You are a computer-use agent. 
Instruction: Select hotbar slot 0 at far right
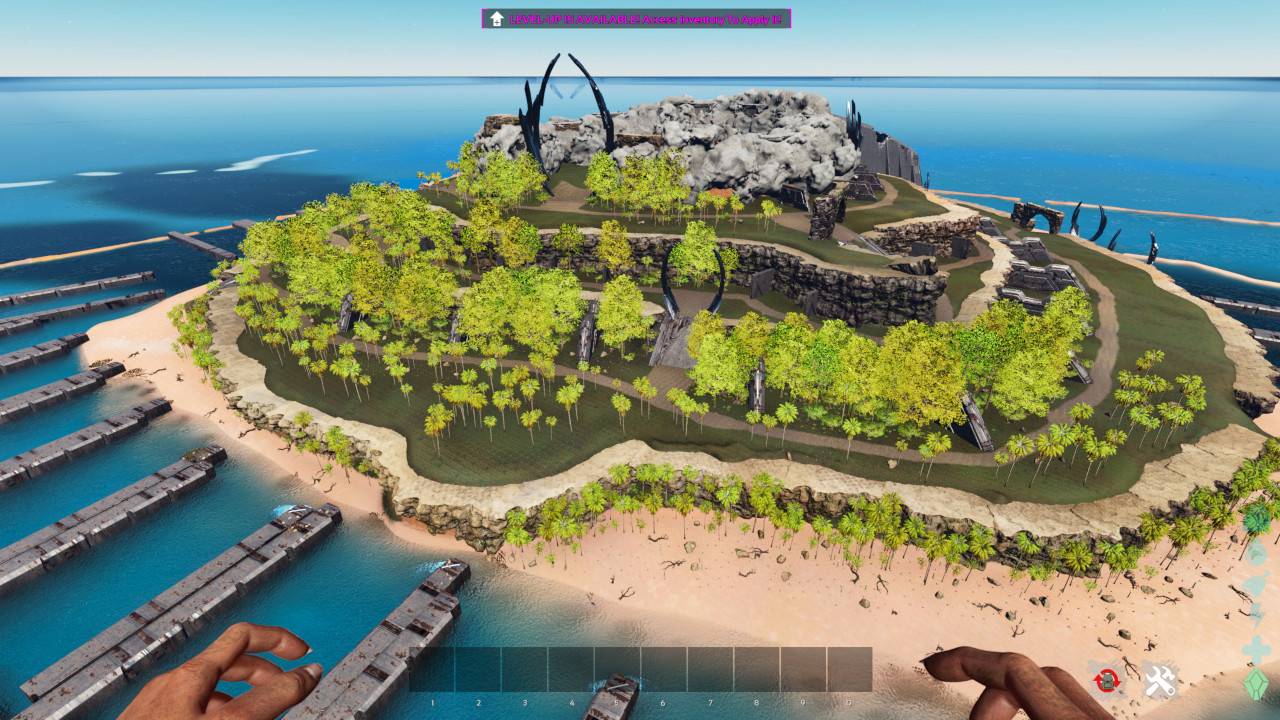849,668
